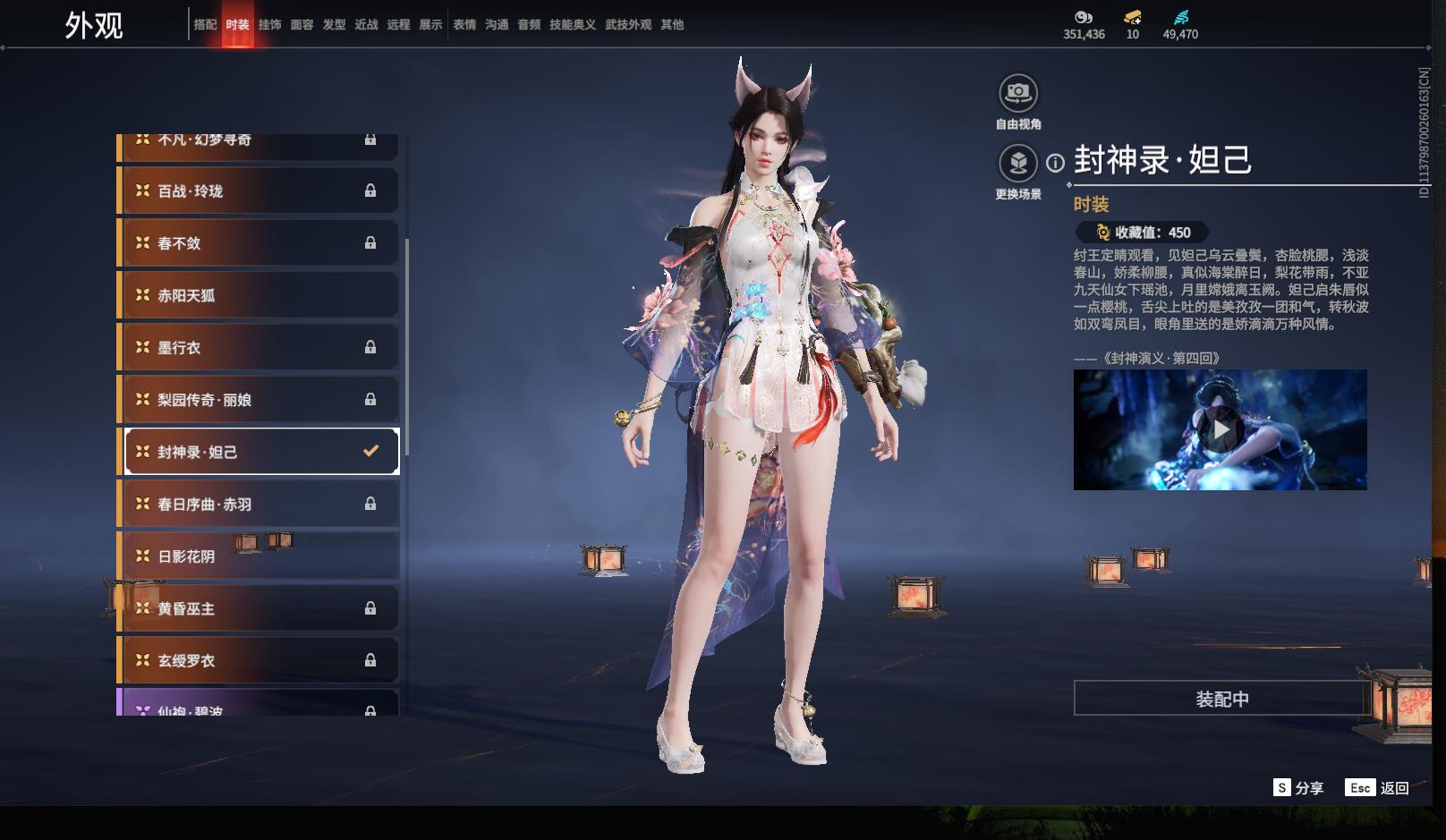1446x840 pixels.
Task: Change the scene with 更换场景
Action: point(1018,164)
